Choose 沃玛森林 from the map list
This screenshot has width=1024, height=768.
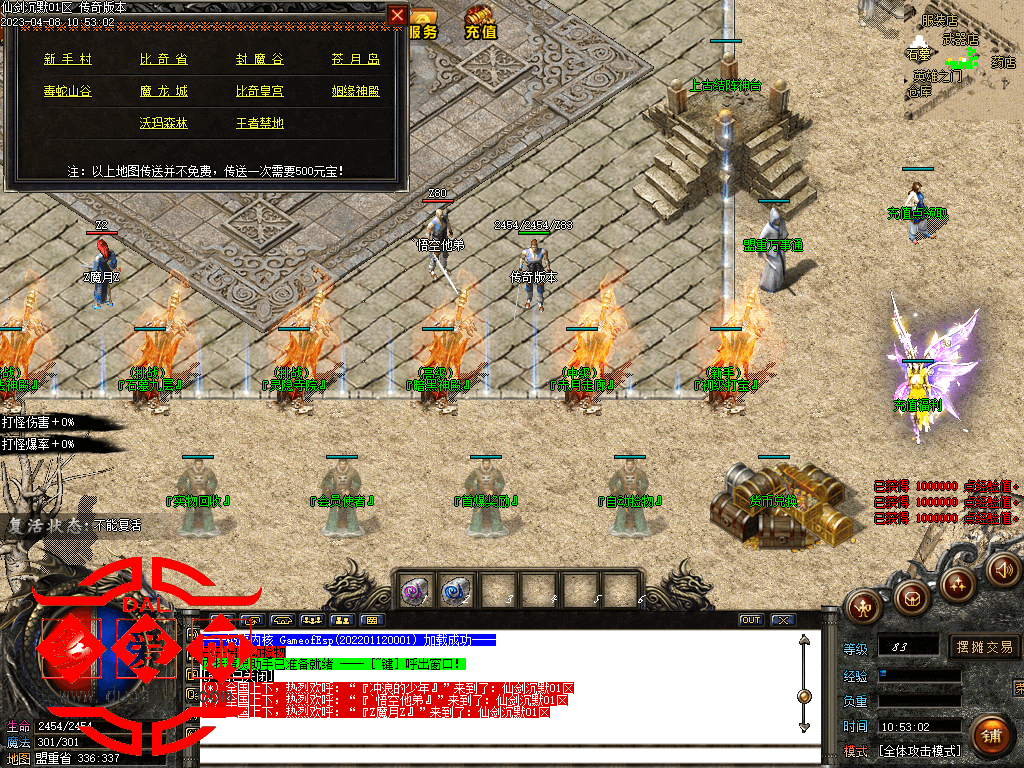click(x=163, y=123)
